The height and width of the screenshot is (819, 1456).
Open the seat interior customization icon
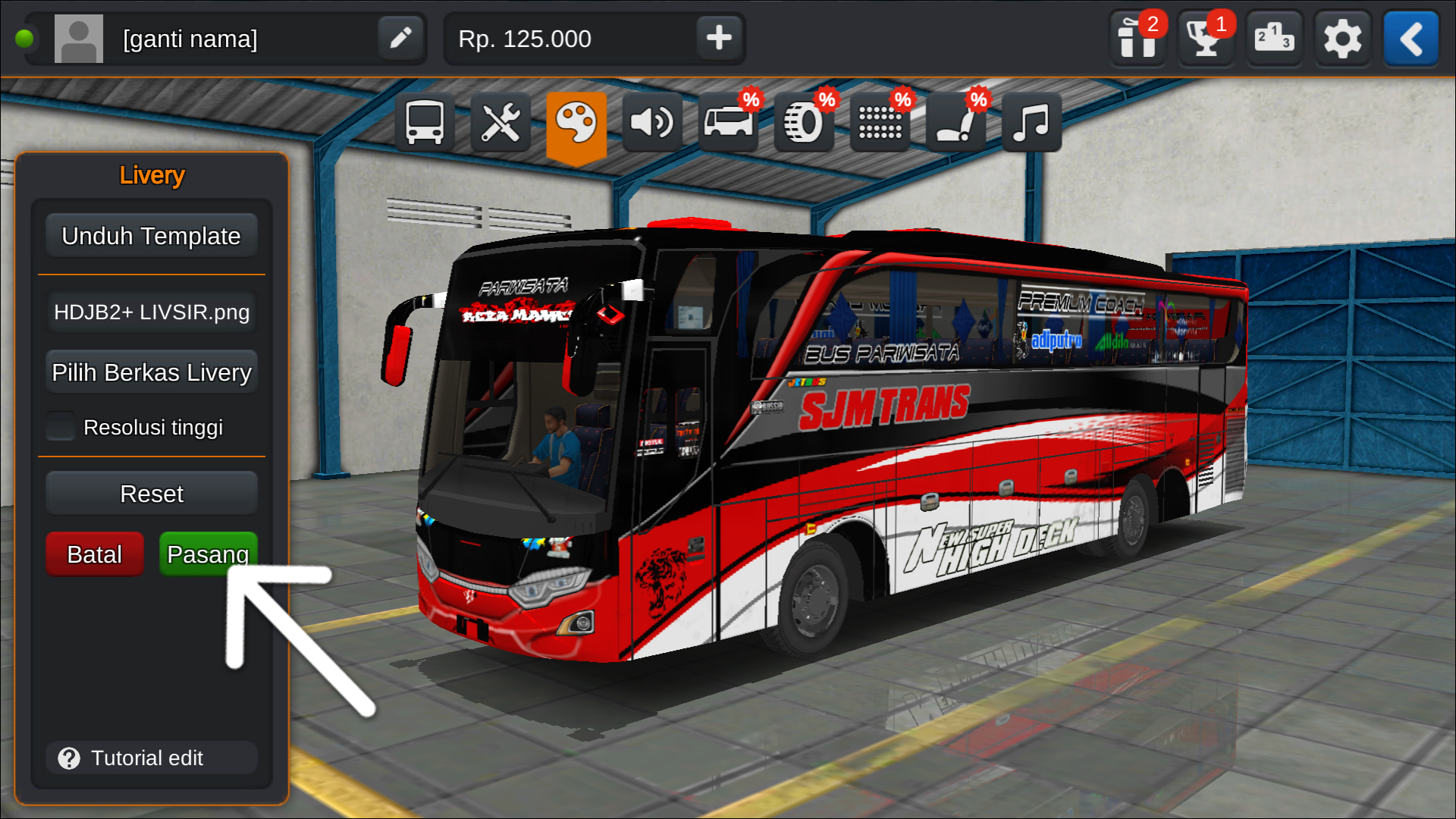[x=954, y=121]
